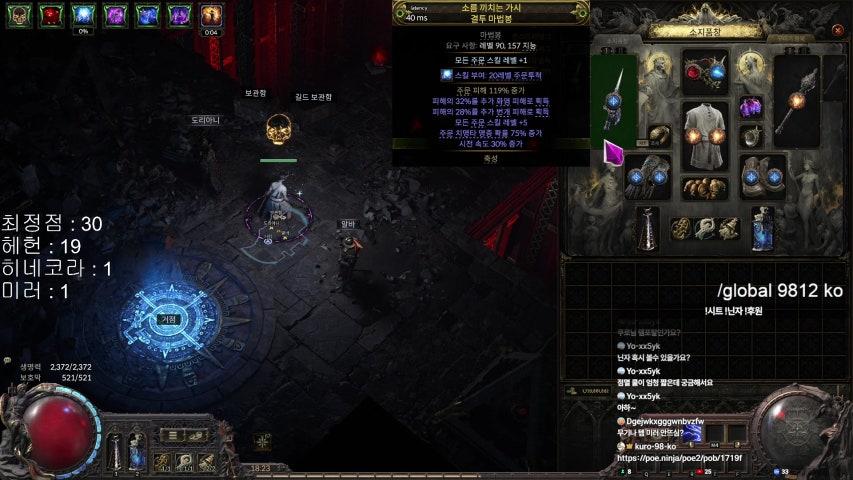Select the equipped boots slot
Viewport: 853px width, 480px height.
[764, 177]
